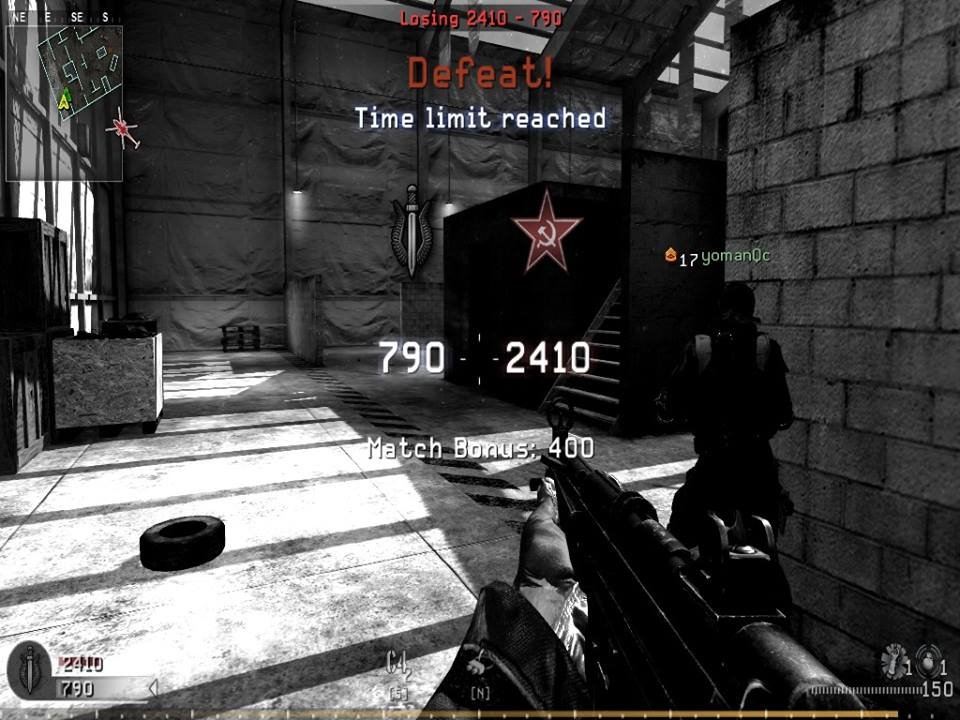Click the dagger team icon beside the scores

click(x=30, y=669)
